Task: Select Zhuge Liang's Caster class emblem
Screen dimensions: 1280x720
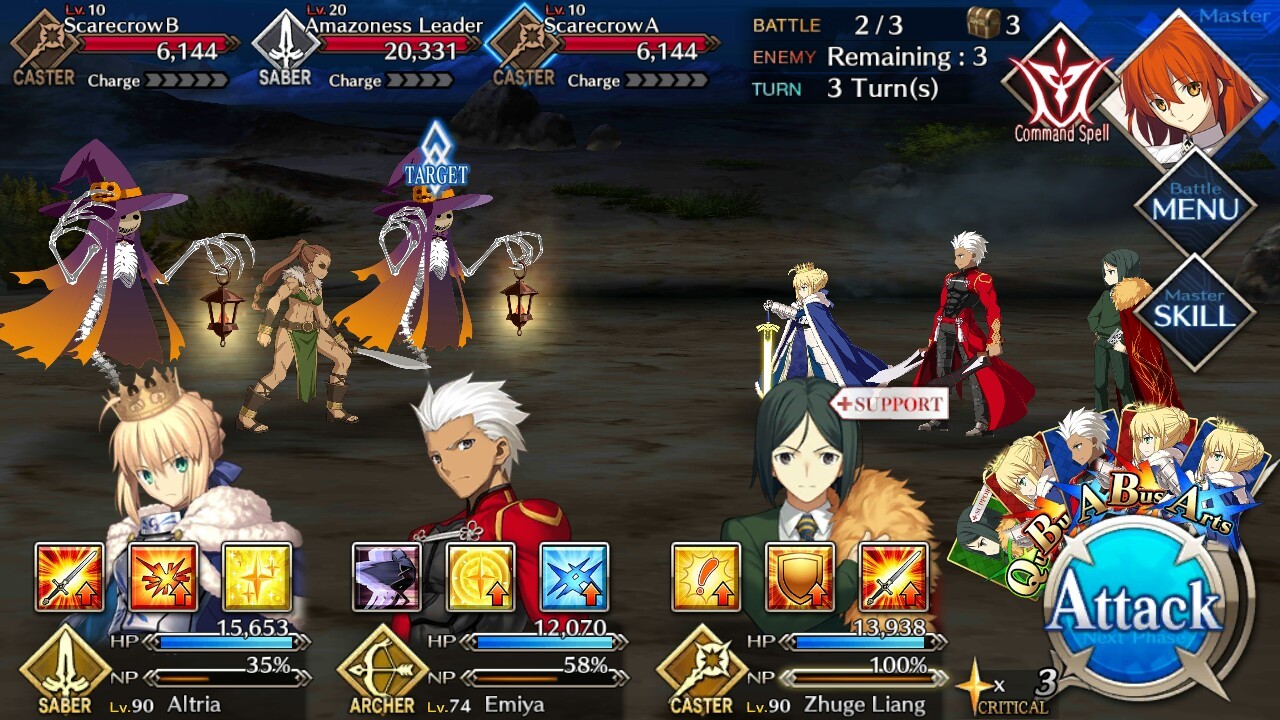Action: [701, 672]
